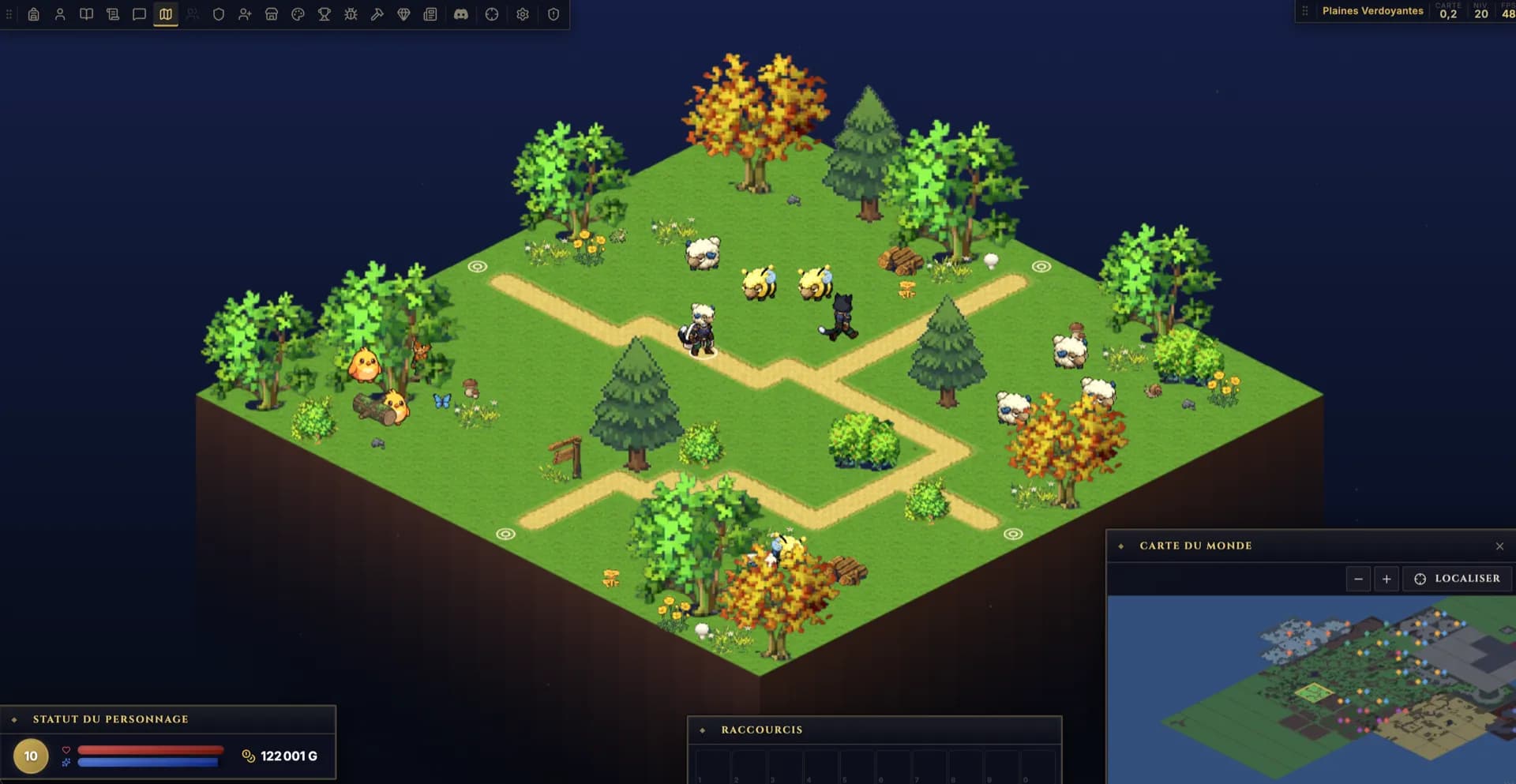The height and width of the screenshot is (784, 1516).
Task: Open the character profile icon
Action: pyautogui.click(x=60, y=14)
